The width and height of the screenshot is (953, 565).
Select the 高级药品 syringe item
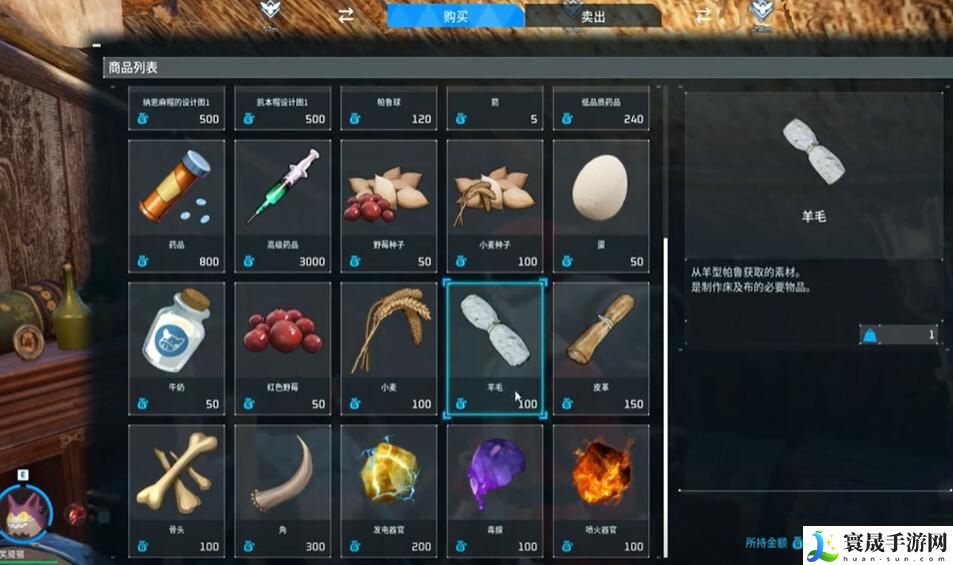(283, 205)
